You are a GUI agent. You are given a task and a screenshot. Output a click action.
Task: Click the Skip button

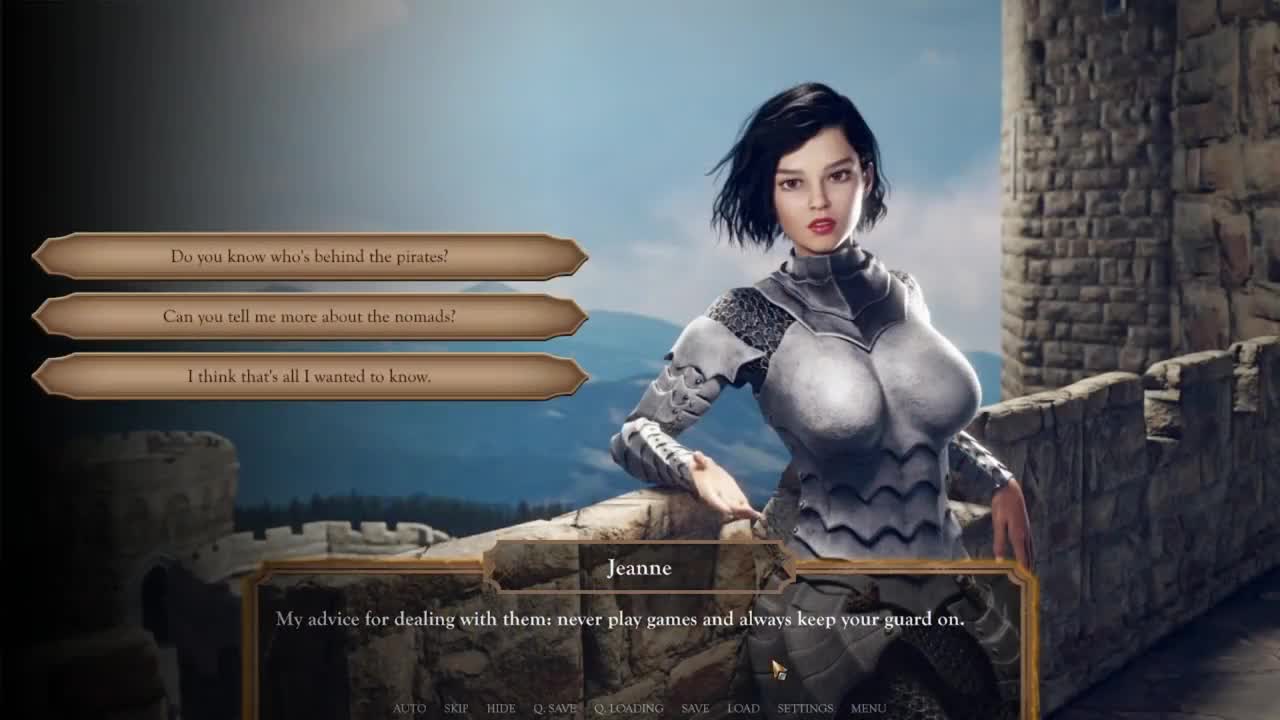pyautogui.click(x=456, y=708)
